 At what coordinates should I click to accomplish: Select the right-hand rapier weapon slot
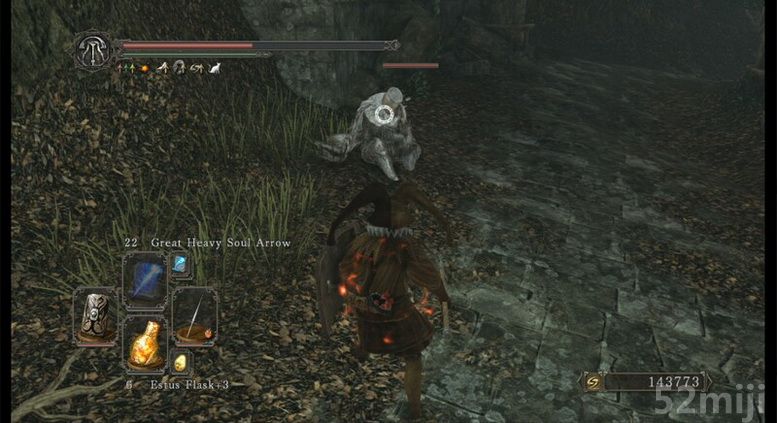click(193, 314)
